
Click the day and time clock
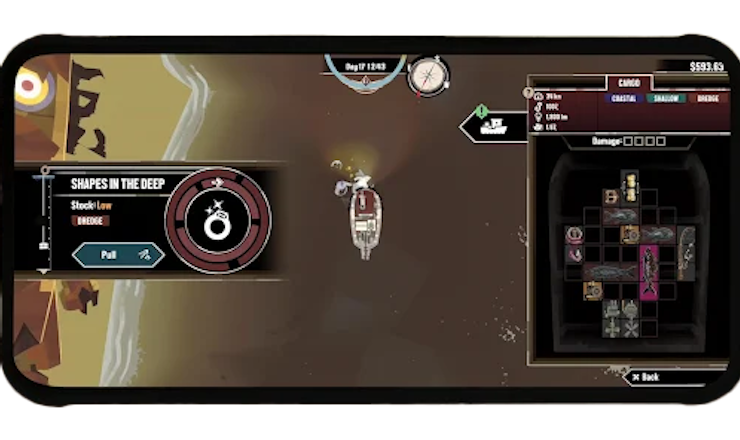click(365, 67)
